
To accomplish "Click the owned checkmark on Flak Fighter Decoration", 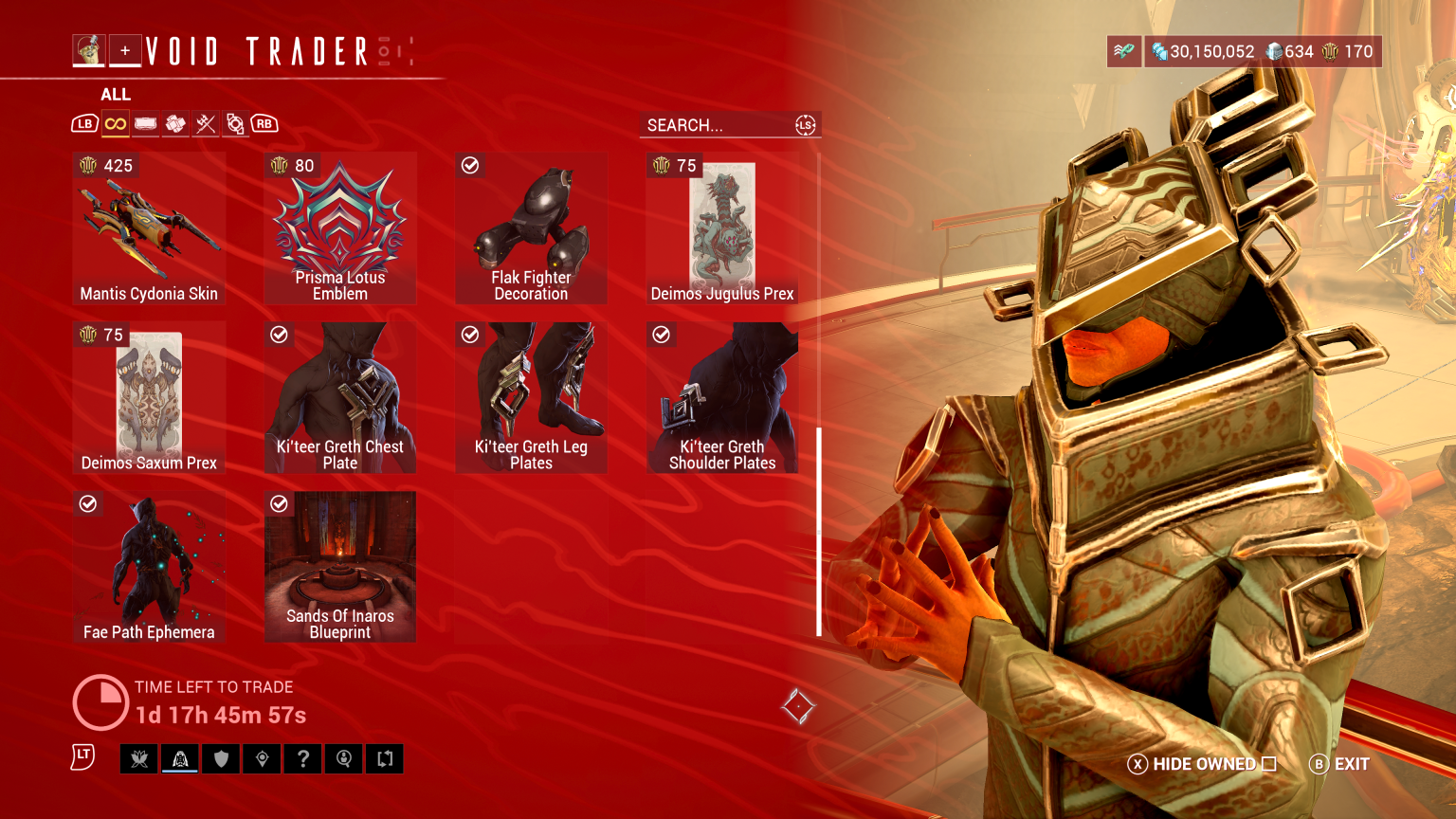I will [x=470, y=164].
